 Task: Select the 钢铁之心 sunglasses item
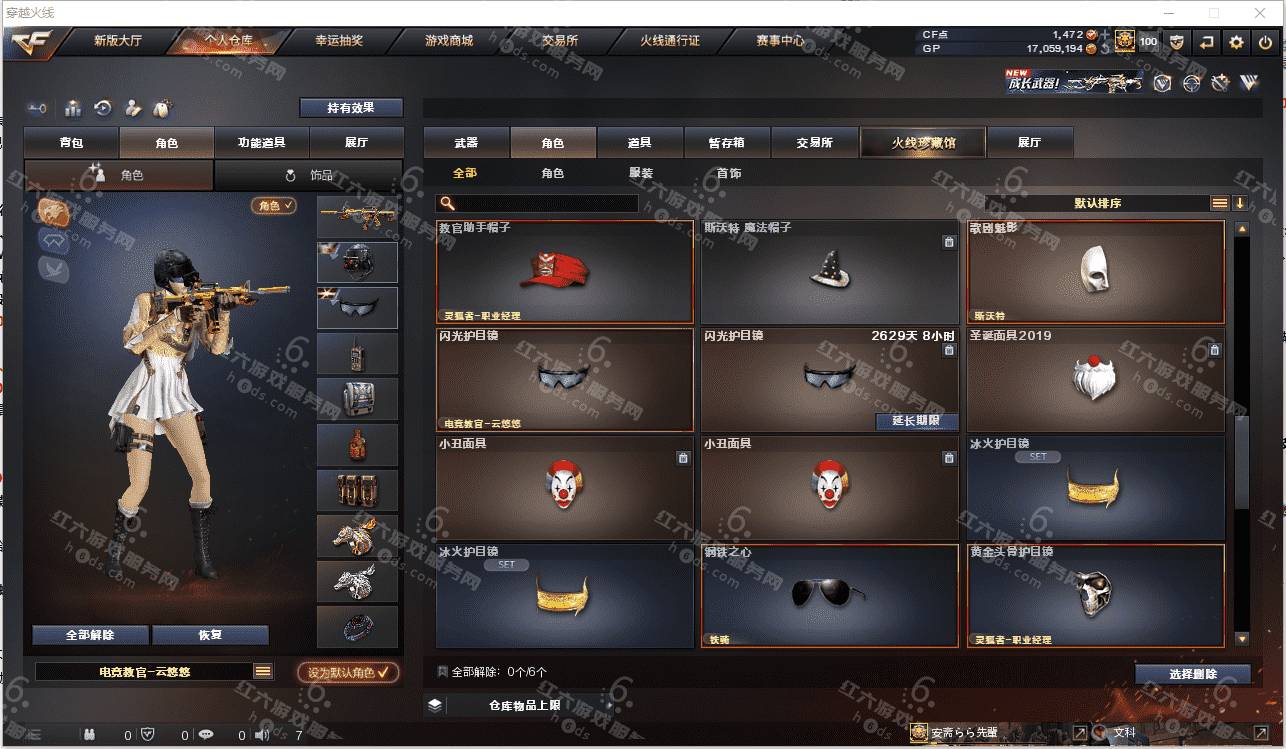pyautogui.click(x=829, y=595)
